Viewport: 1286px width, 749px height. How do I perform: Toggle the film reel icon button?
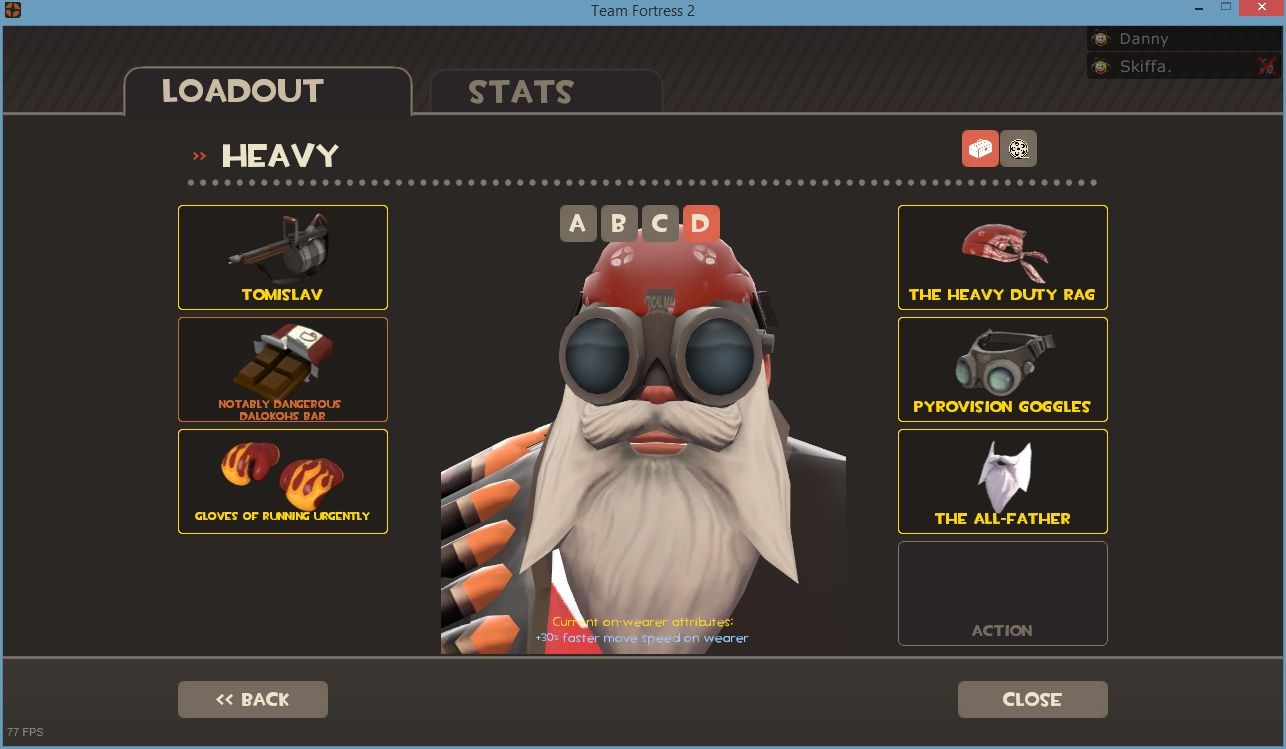click(1019, 149)
